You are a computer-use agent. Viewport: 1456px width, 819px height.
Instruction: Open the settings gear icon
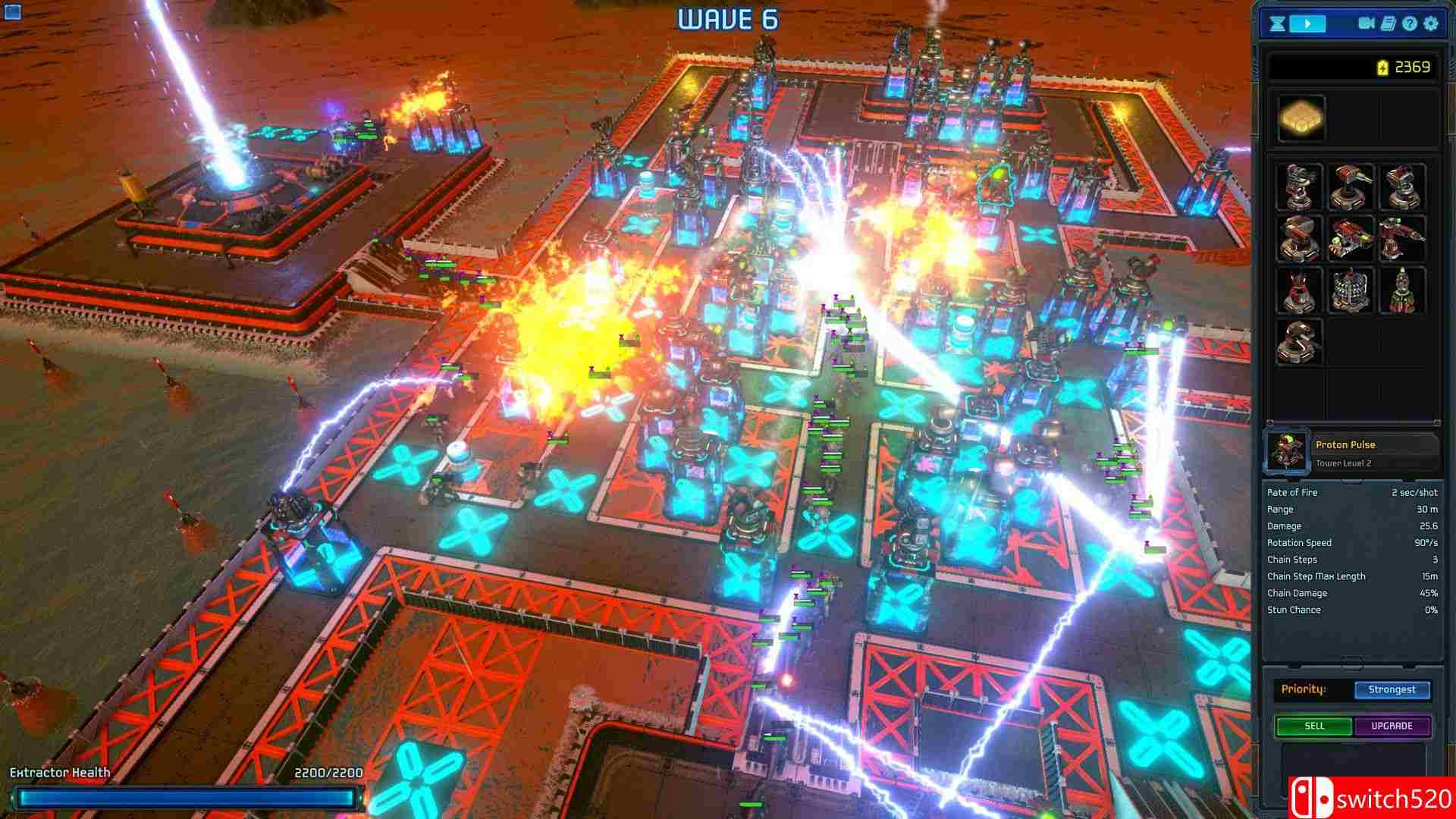click(1430, 24)
